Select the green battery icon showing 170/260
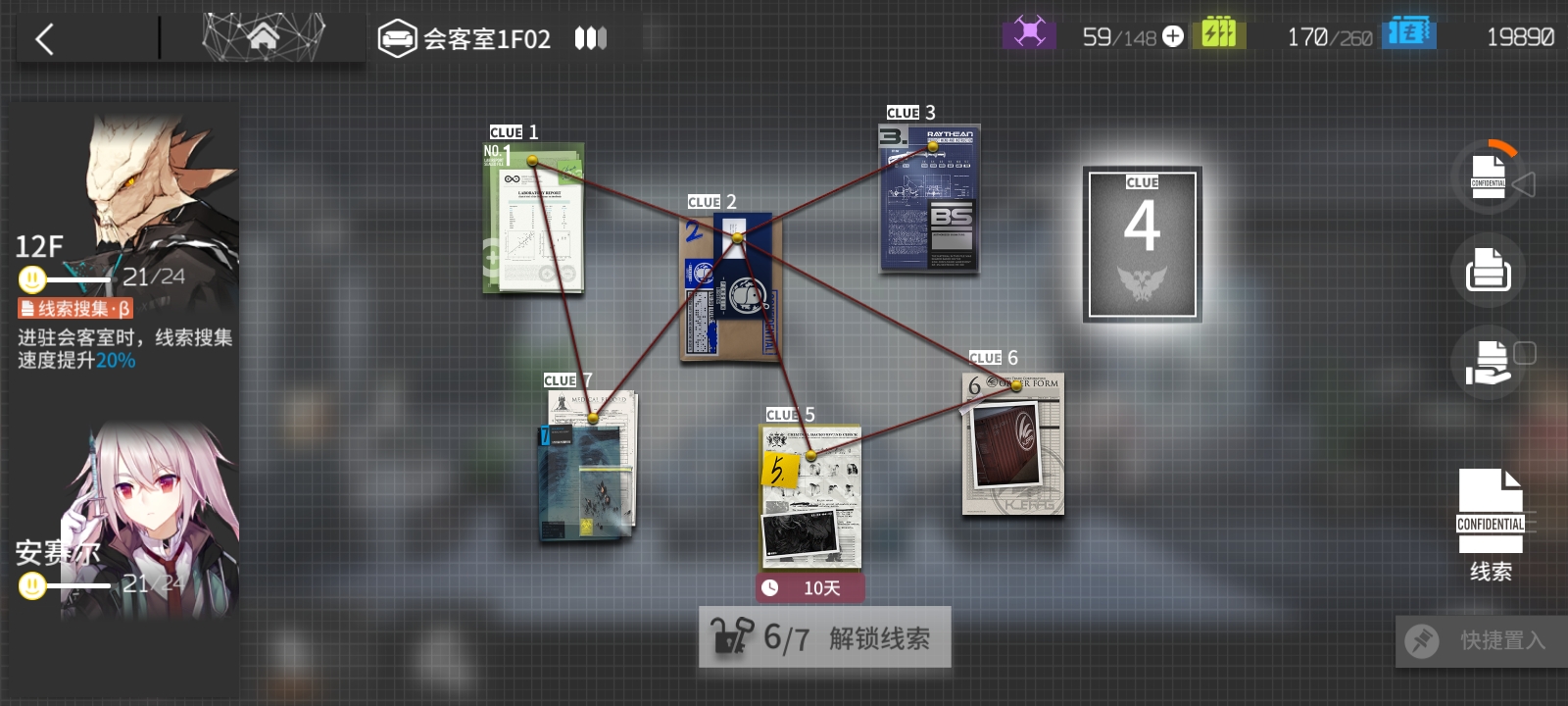Screen dimensions: 1568x706 coord(1219,32)
